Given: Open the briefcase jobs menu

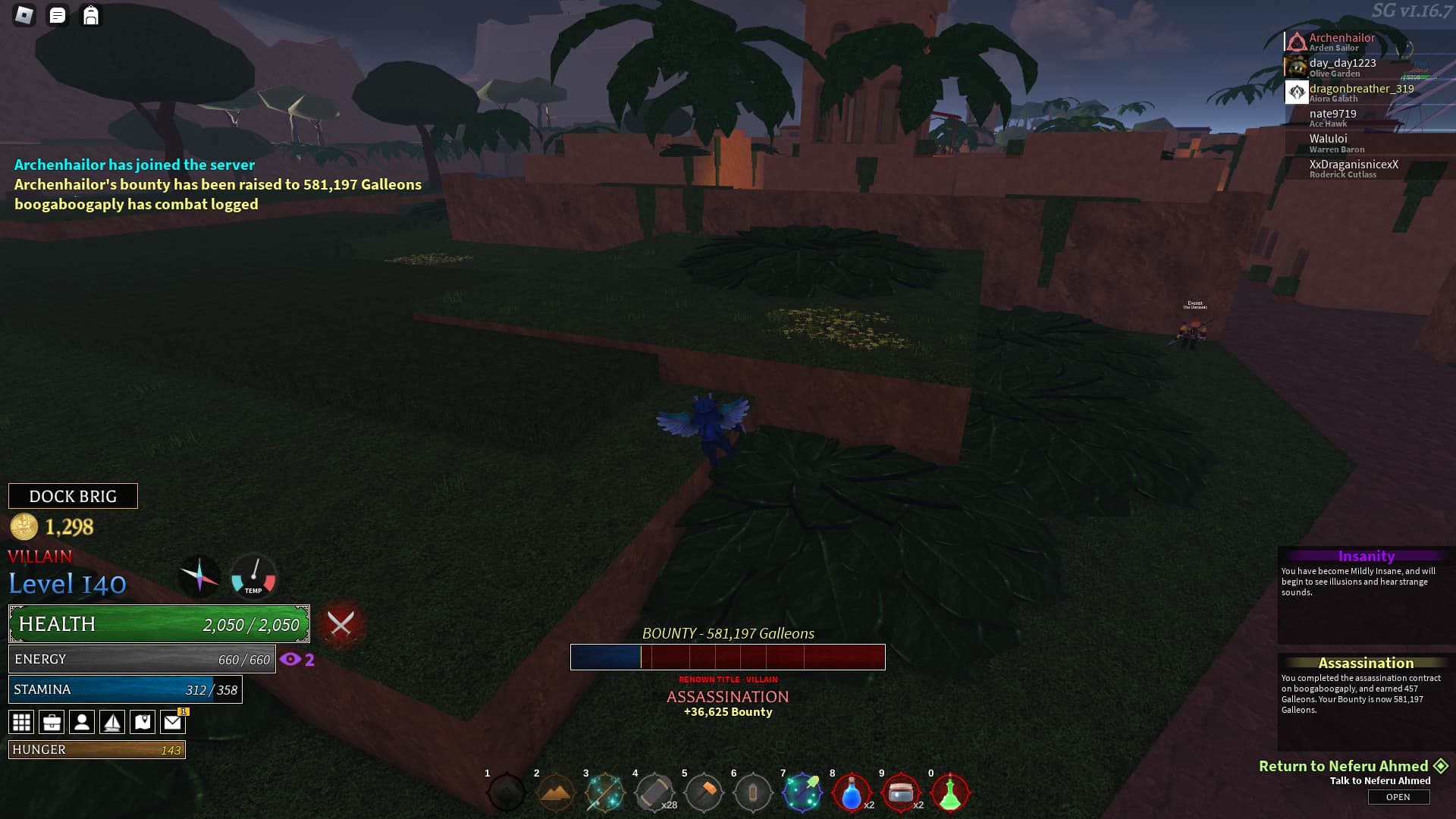Looking at the screenshot, I should click(x=52, y=721).
